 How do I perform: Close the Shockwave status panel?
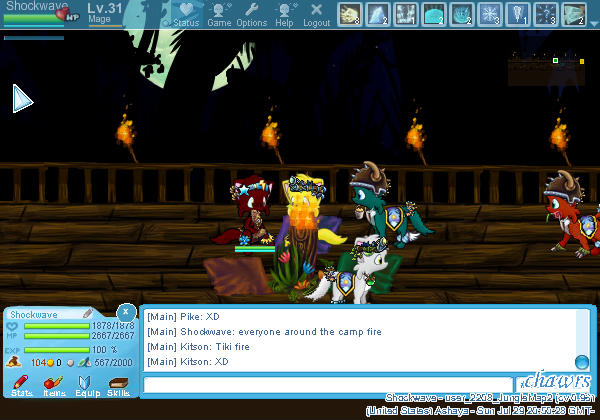(125, 311)
